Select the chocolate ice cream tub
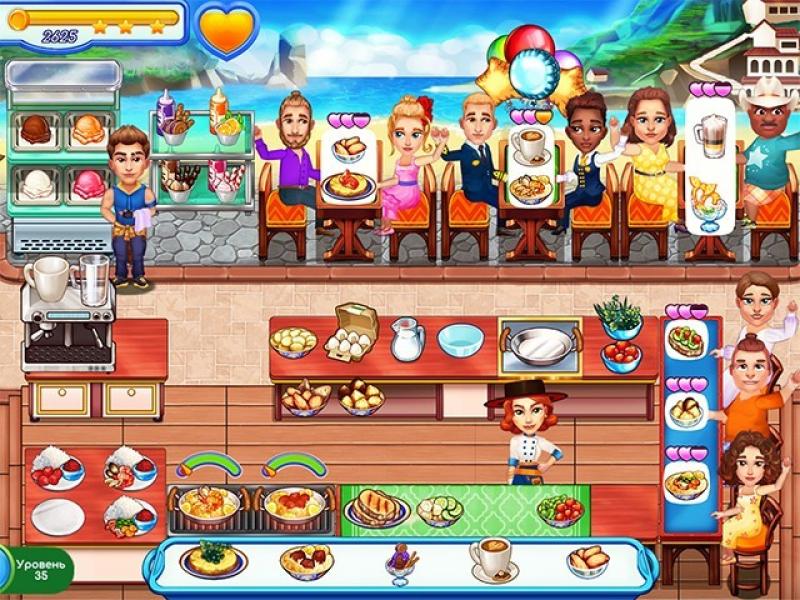Image resolution: width=800 pixels, height=600 pixels. (37, 129)
